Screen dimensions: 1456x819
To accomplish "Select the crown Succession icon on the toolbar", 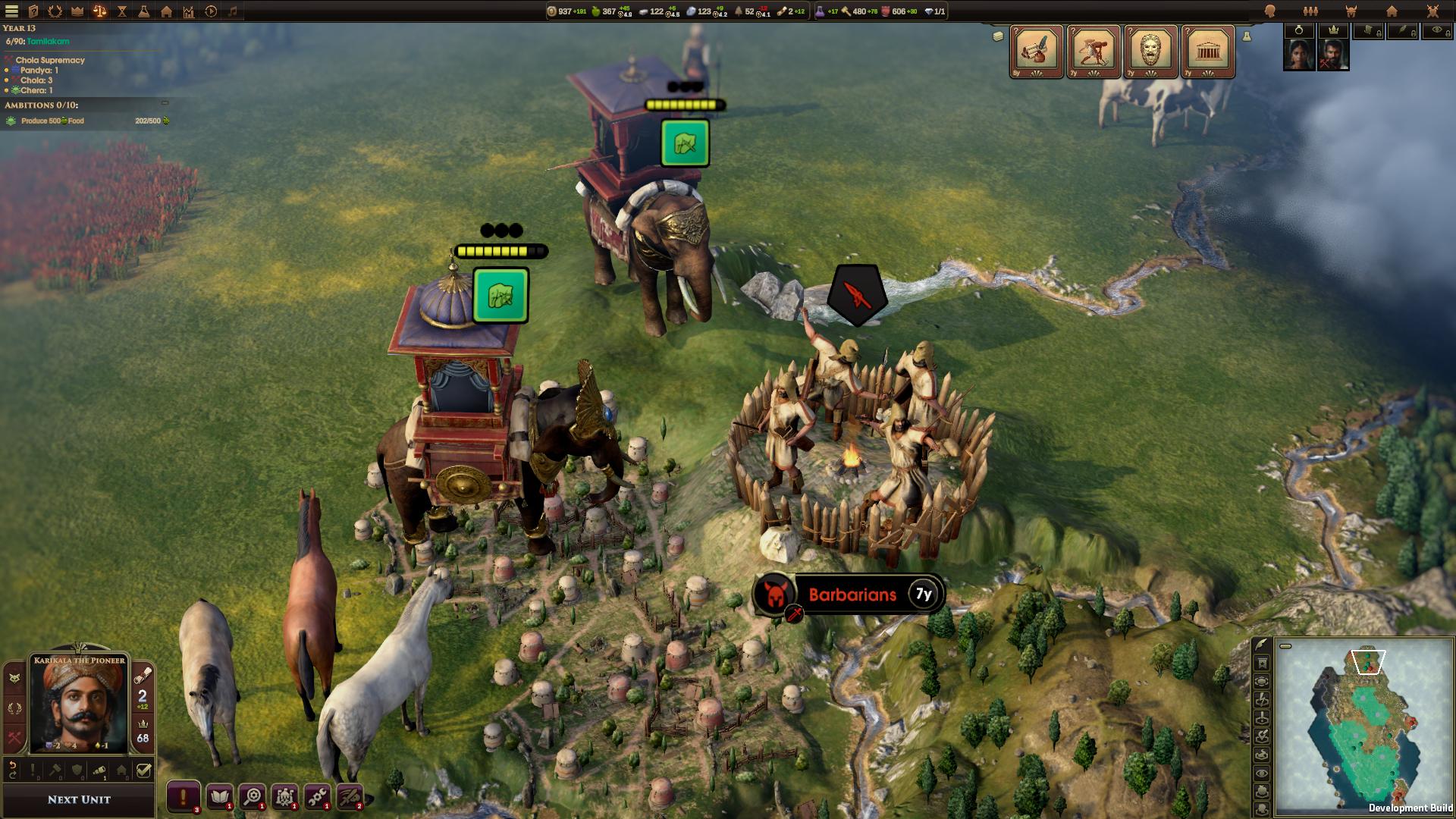I will (77, 11).
